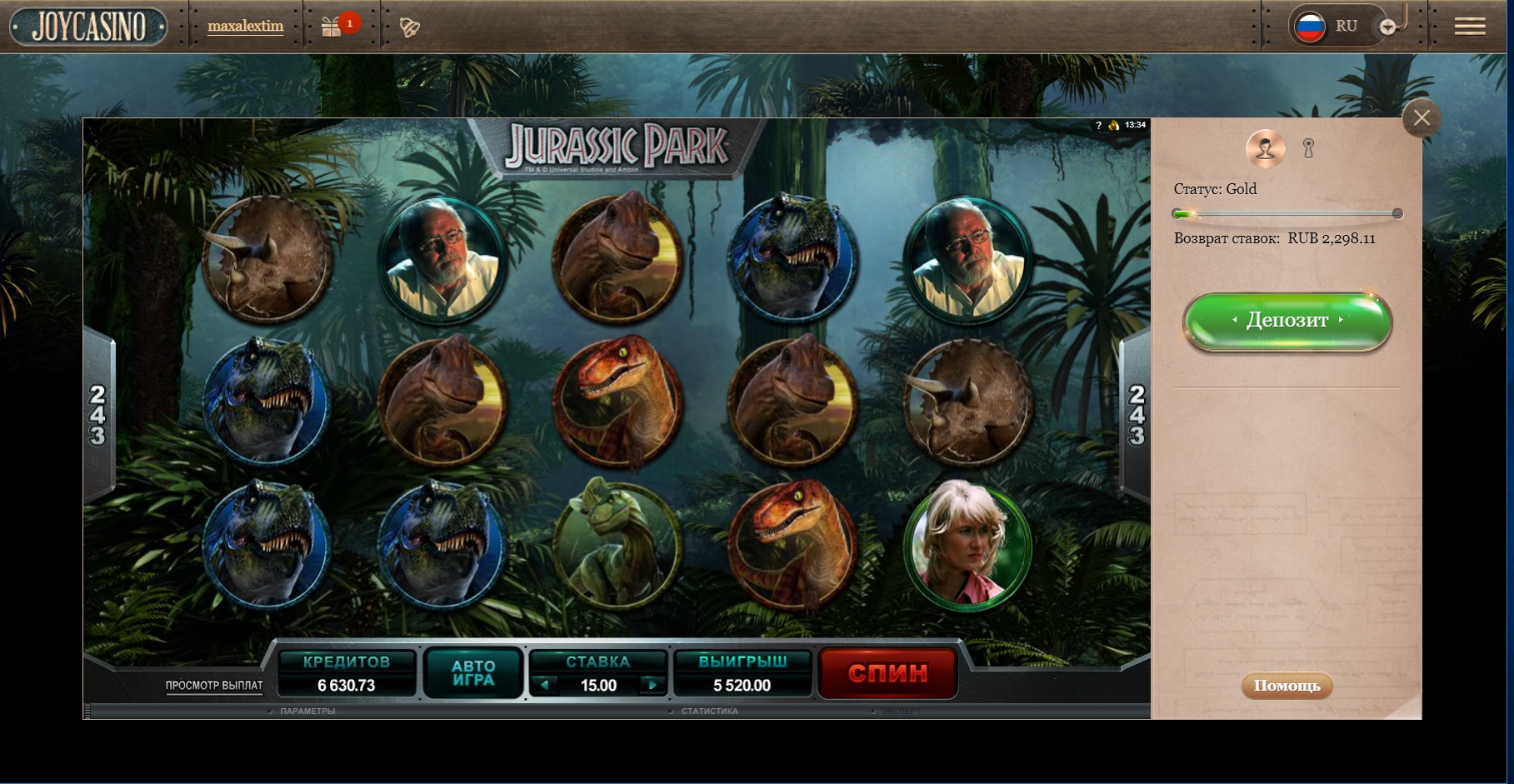Screen dimensions: 1514x784
Task: Open the gift box notifications
Action: click(332, 27)
